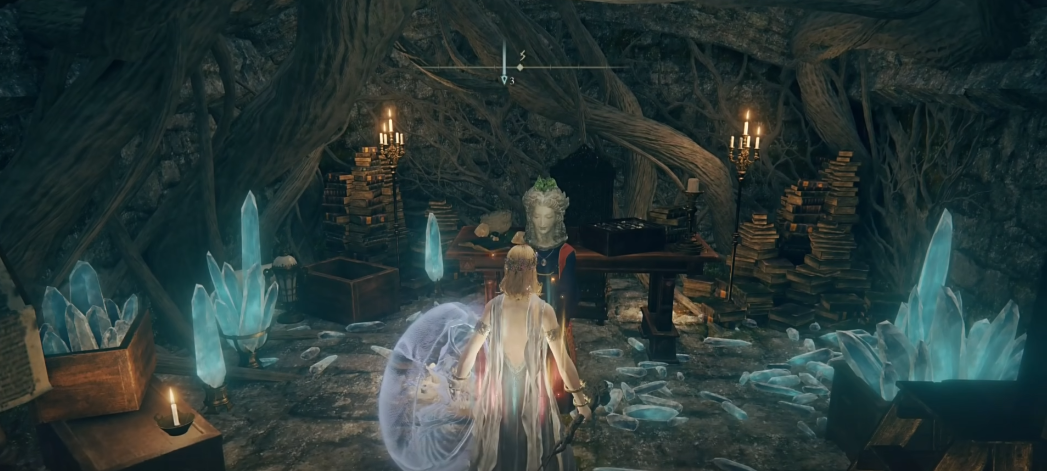Click the blue beacon marker on the compass
Screen dimensions: 1047x471
coord(504,78)
